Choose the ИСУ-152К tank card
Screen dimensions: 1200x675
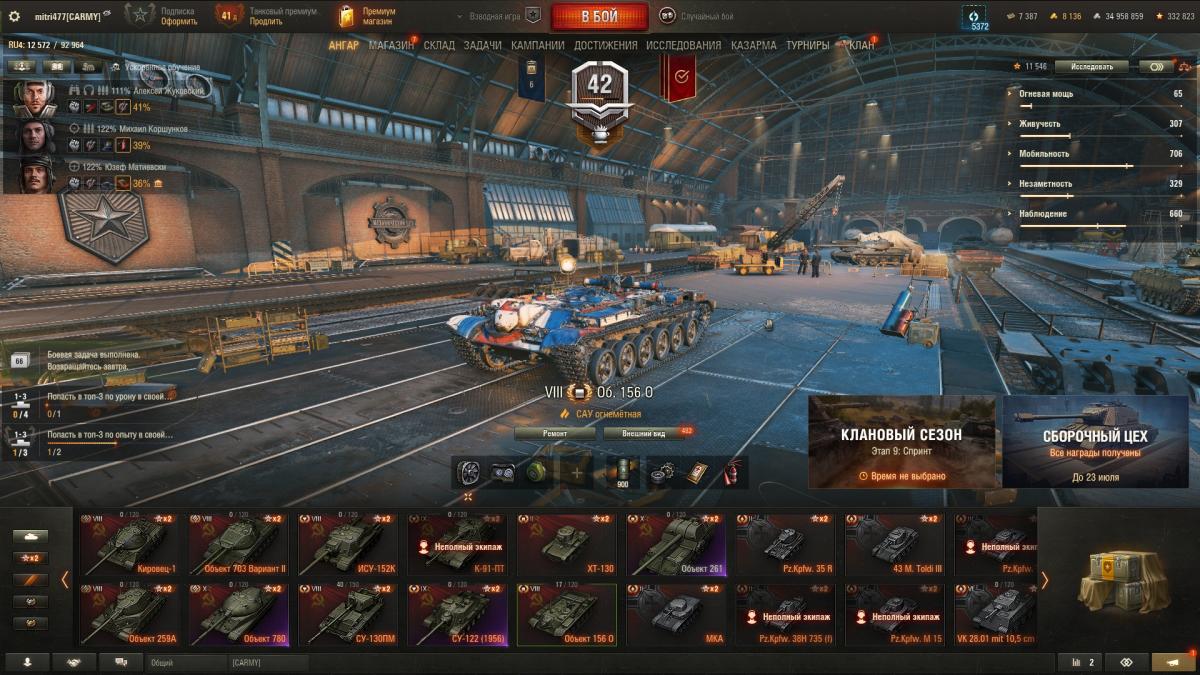click(347, 545)
